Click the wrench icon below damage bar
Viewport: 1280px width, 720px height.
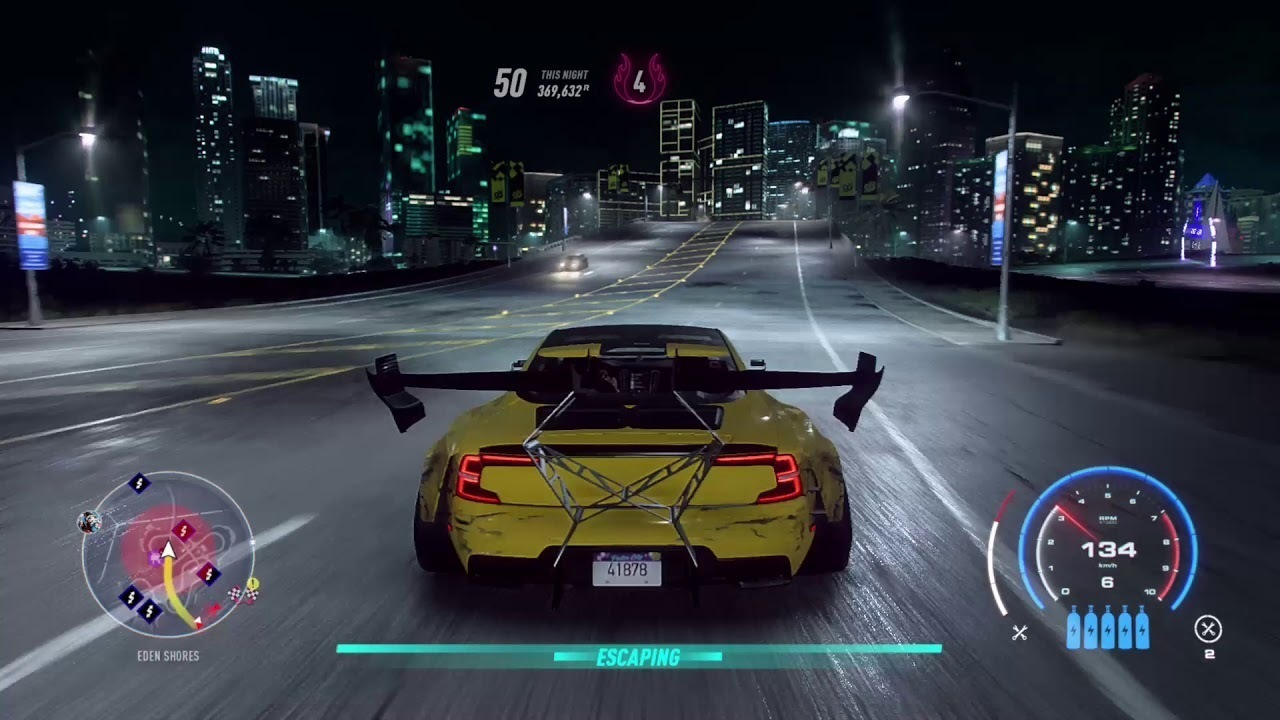click(x=1020, y=631)
